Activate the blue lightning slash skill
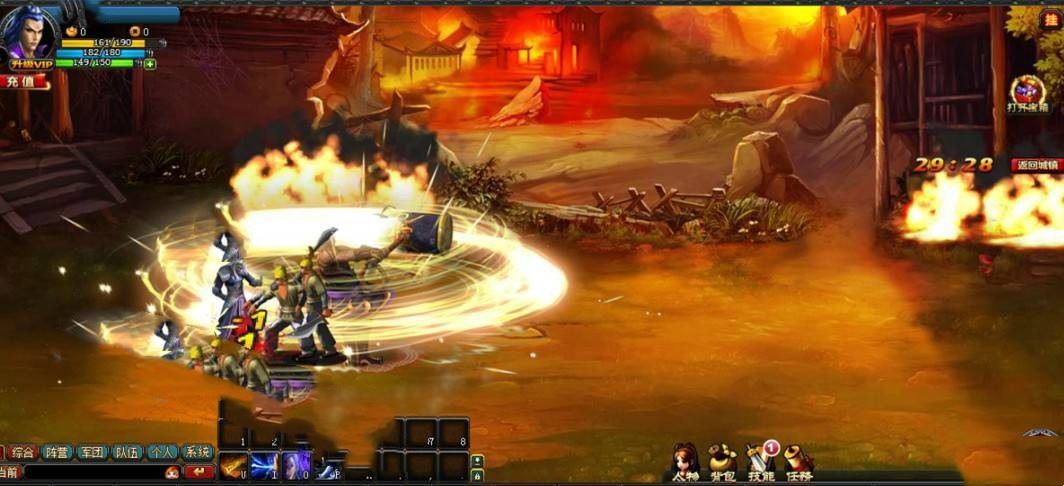 pyautogui.click(x=264, y=465)
